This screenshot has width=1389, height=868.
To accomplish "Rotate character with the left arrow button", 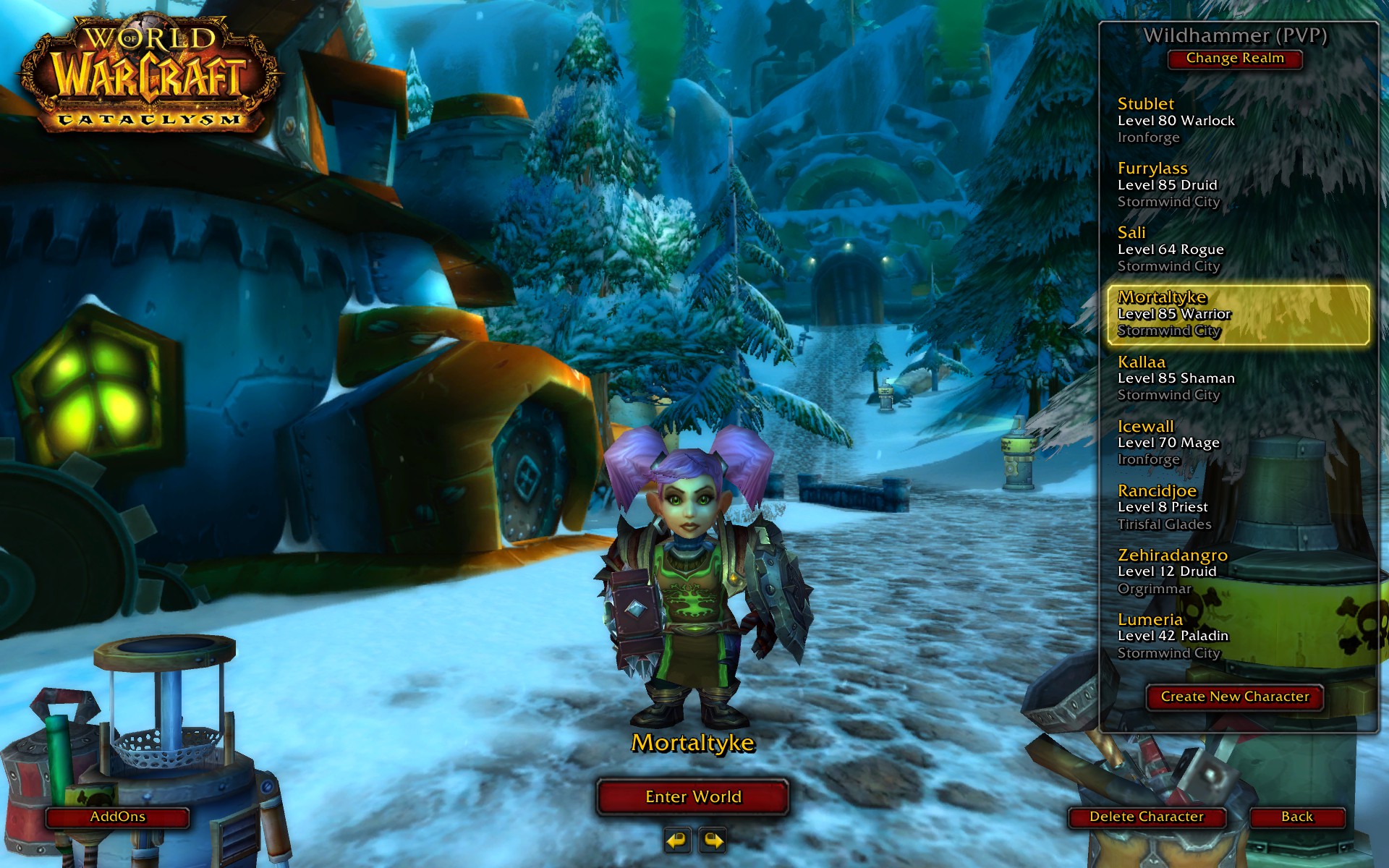I will click(x=676, y=840).
